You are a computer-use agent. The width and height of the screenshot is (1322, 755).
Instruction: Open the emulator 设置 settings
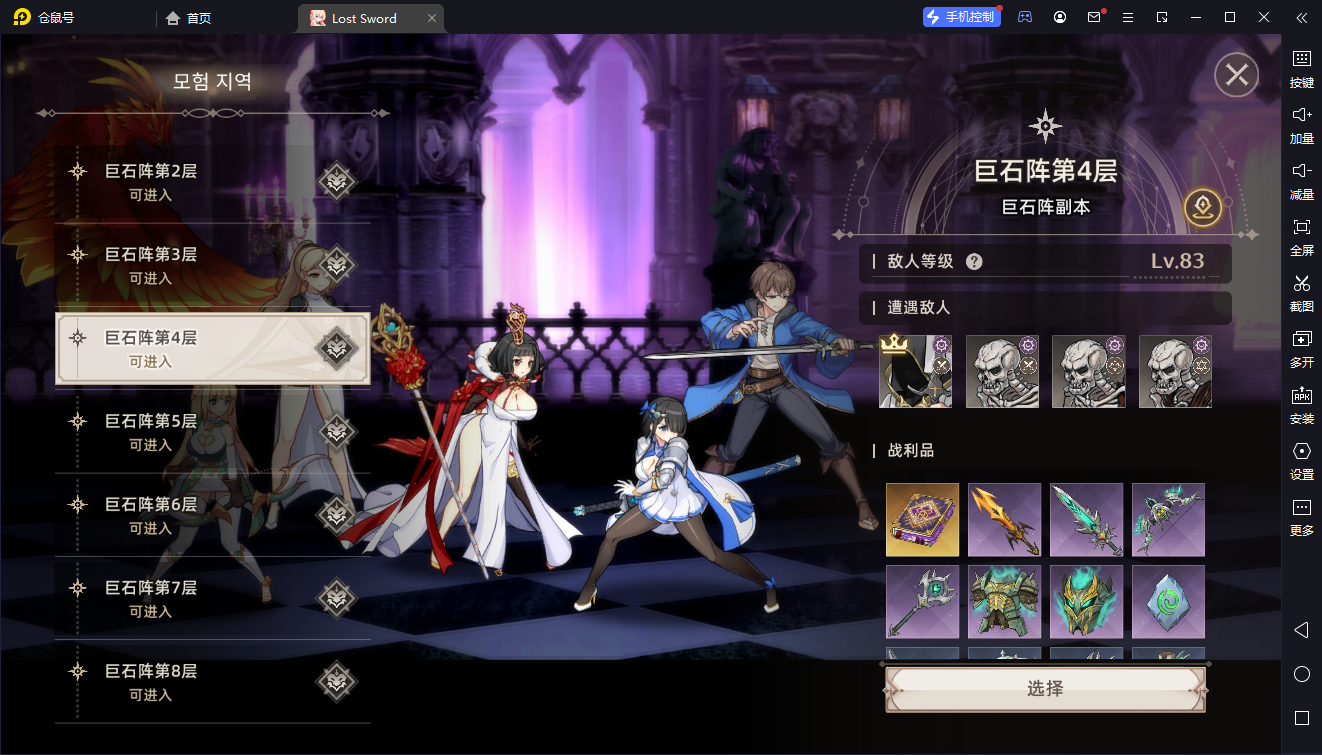pos(1301,459)
